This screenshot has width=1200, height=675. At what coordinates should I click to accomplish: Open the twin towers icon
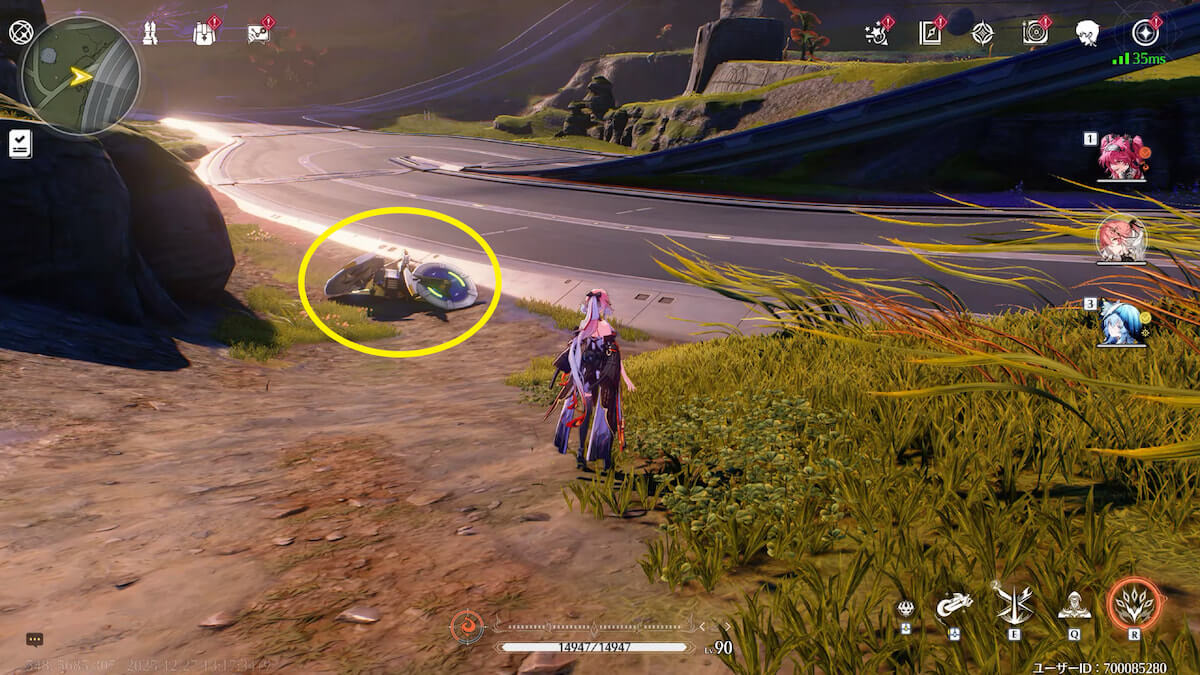click(150, 33)
